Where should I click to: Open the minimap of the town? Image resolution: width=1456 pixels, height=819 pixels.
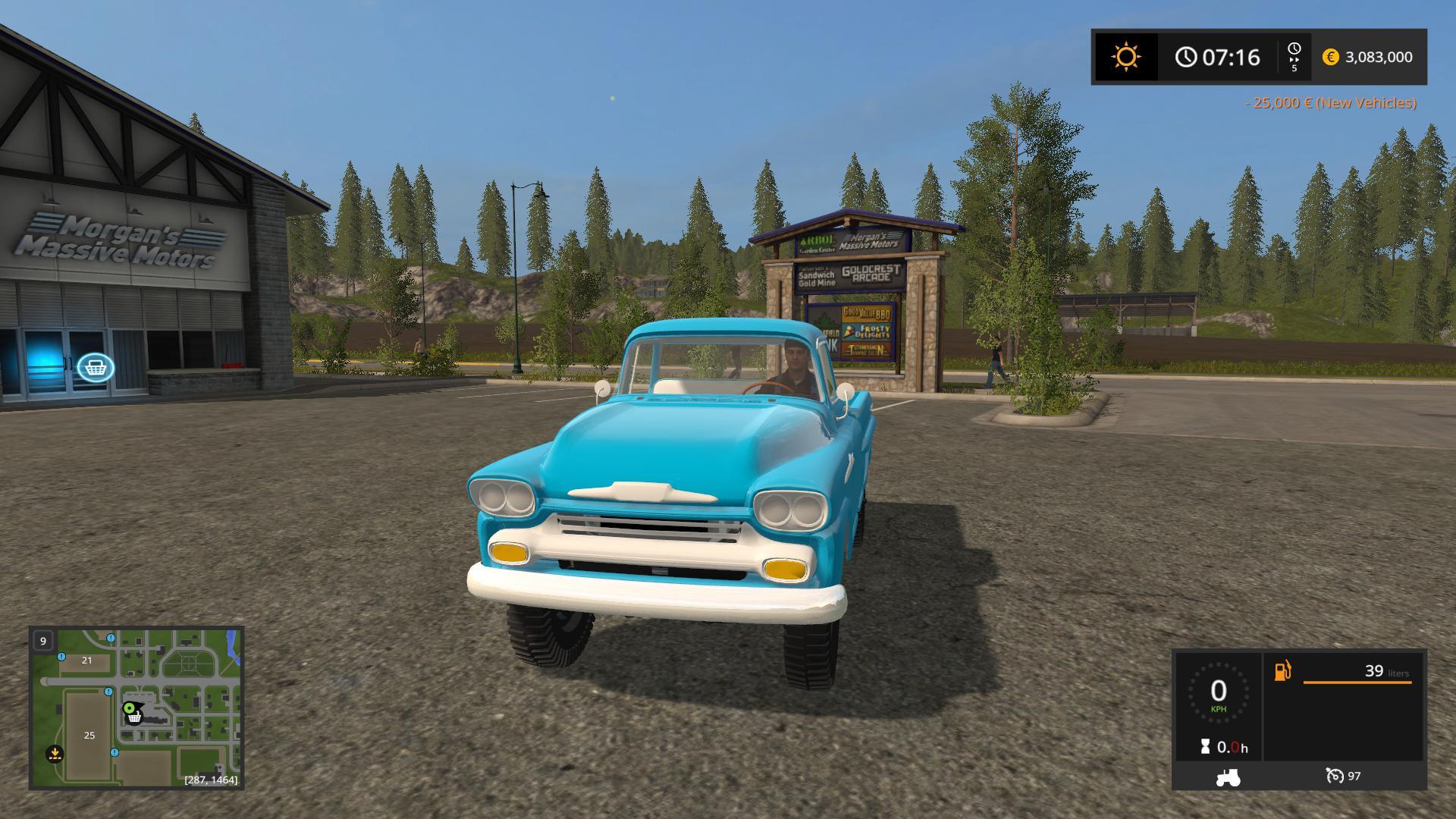pyautogui.click(x=136, y=707)
